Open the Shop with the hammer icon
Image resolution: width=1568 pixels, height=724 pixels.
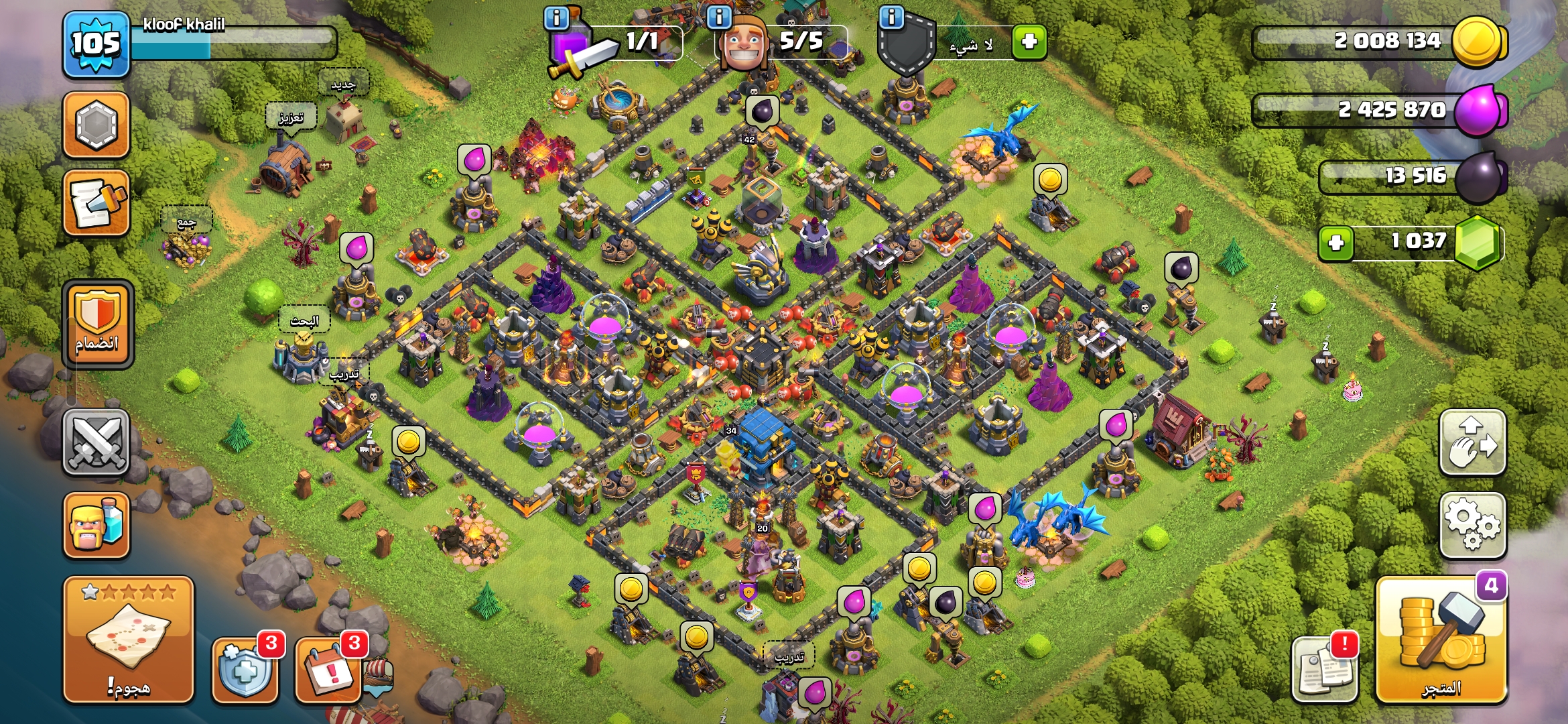click(1441, 640)
